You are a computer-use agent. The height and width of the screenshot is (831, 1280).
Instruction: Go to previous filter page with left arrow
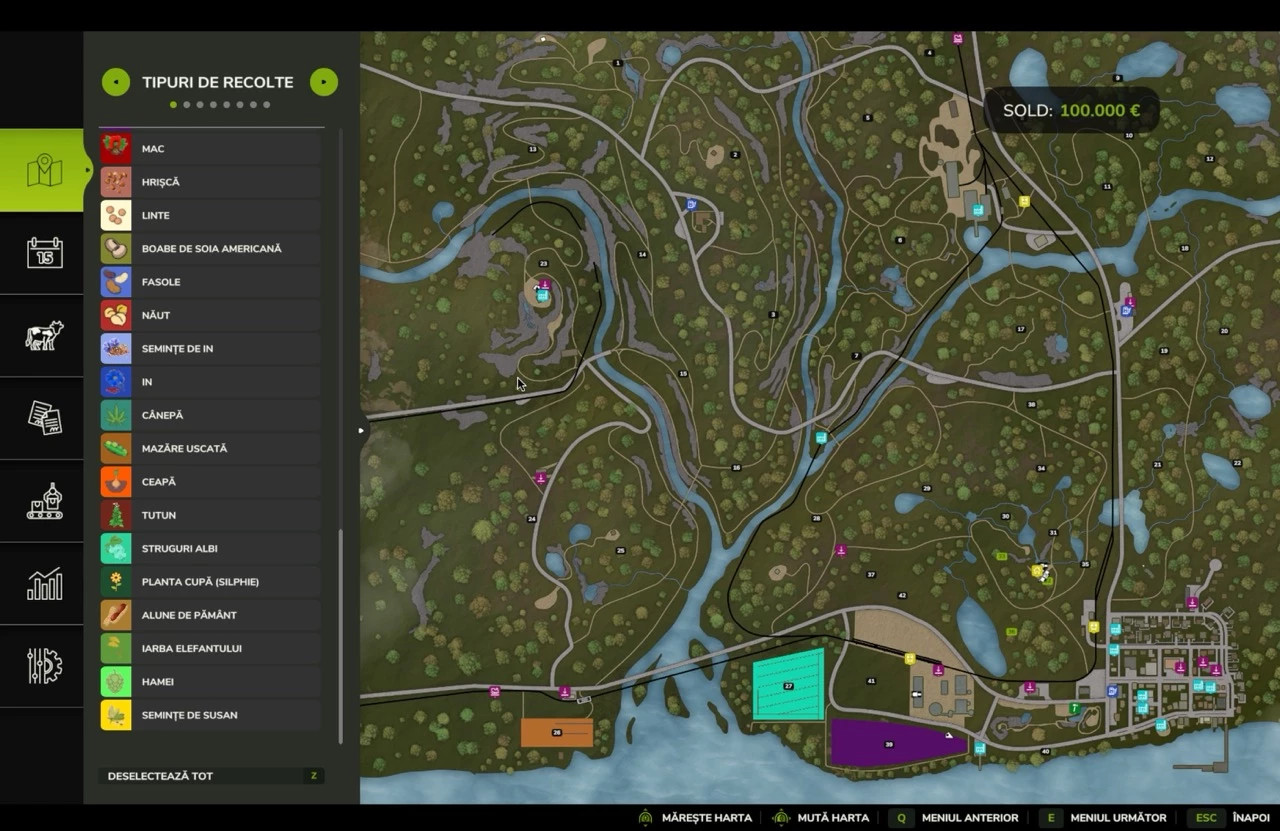pos(115,82)
